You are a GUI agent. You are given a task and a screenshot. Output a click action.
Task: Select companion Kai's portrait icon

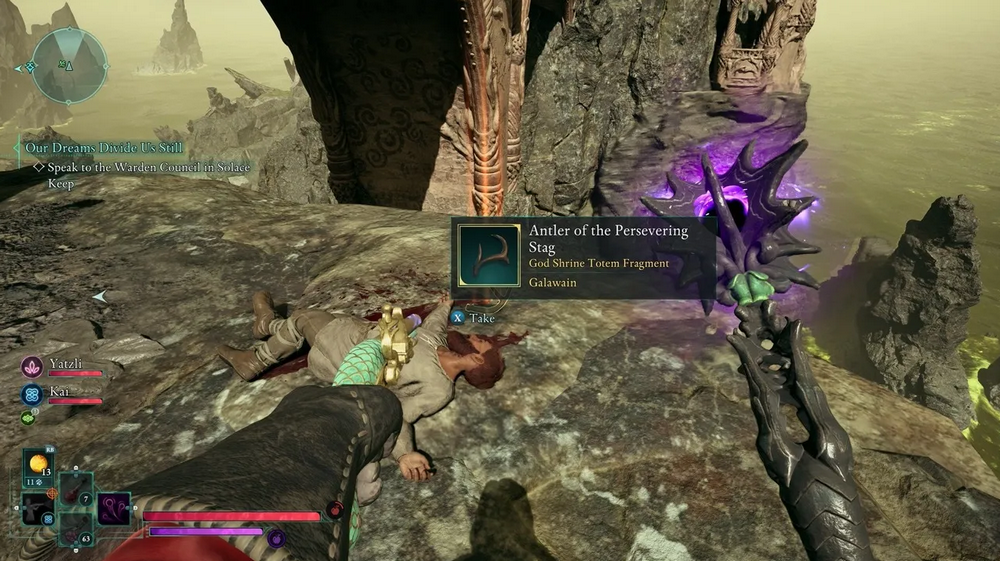click(x=30, y=393)
